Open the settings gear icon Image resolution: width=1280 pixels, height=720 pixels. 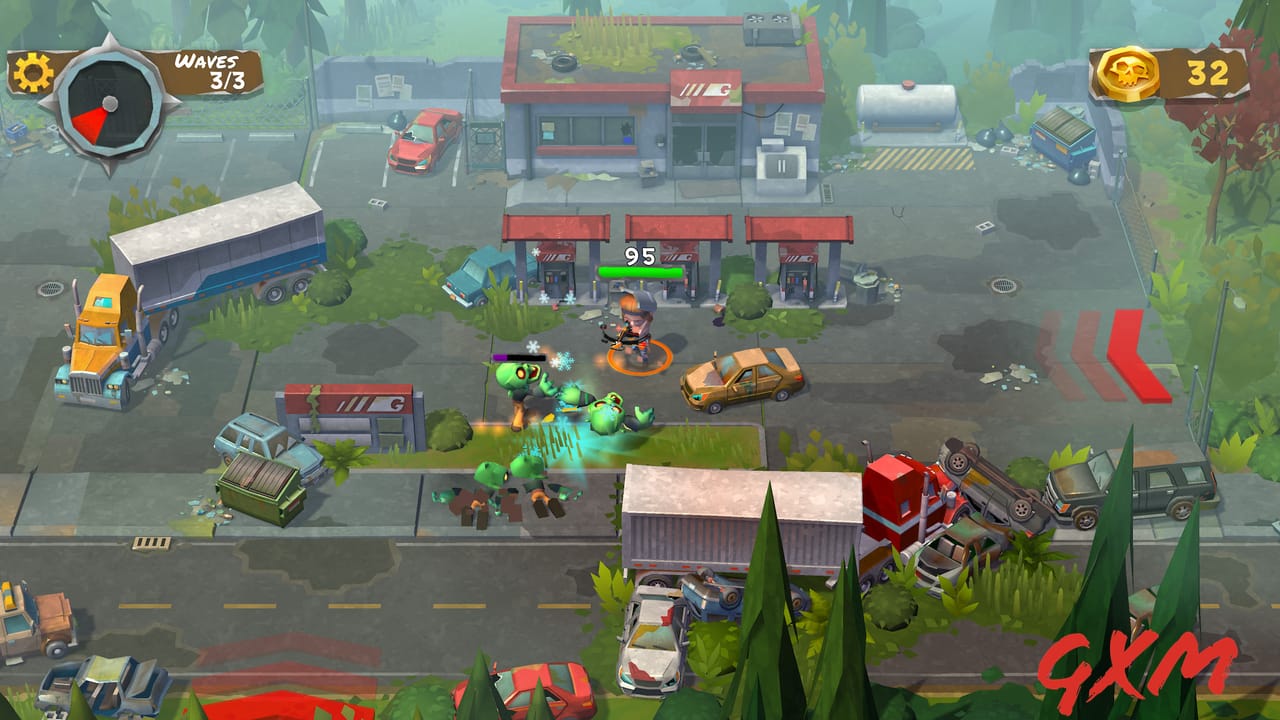(33, 72)
